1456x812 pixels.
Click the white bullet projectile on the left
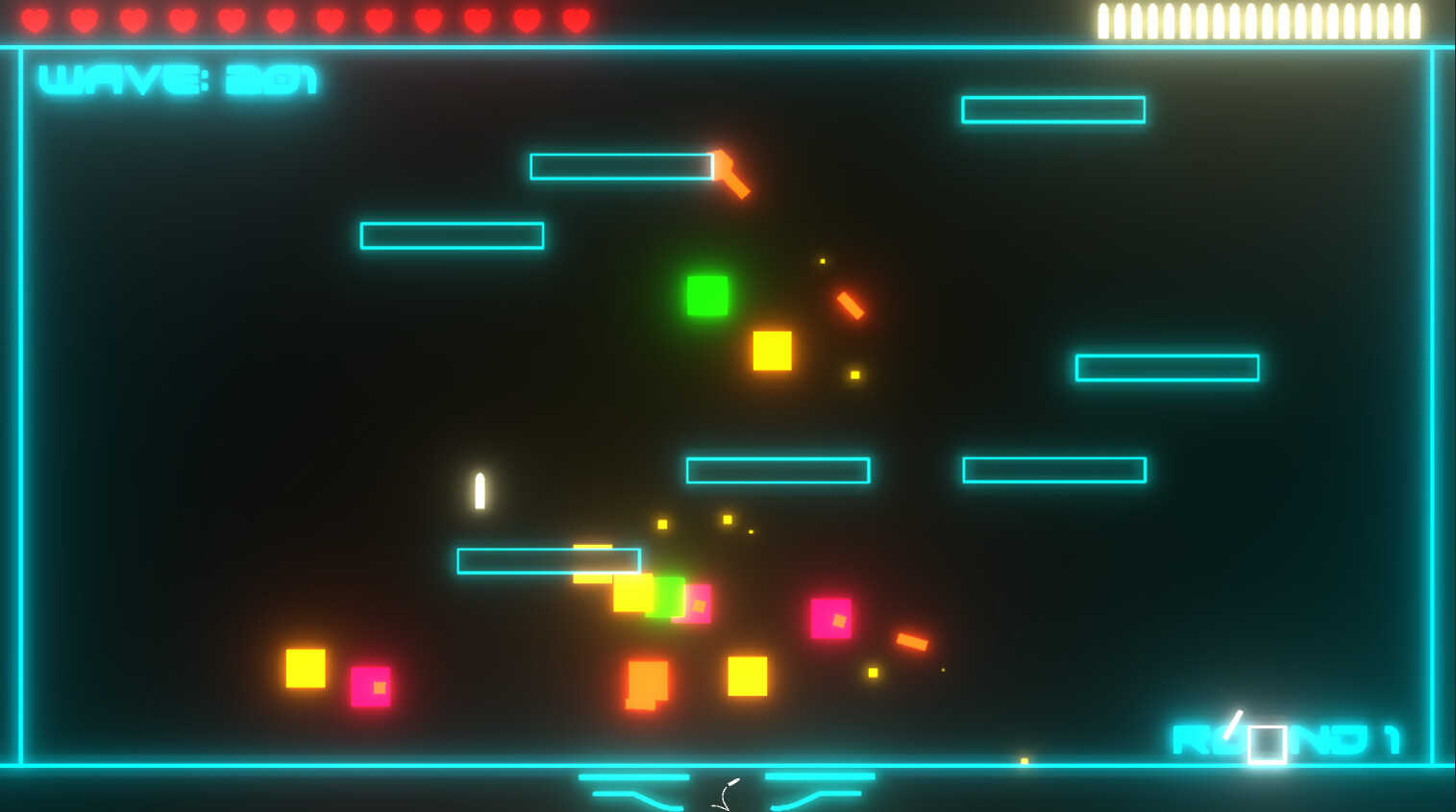tap(478, 492)
